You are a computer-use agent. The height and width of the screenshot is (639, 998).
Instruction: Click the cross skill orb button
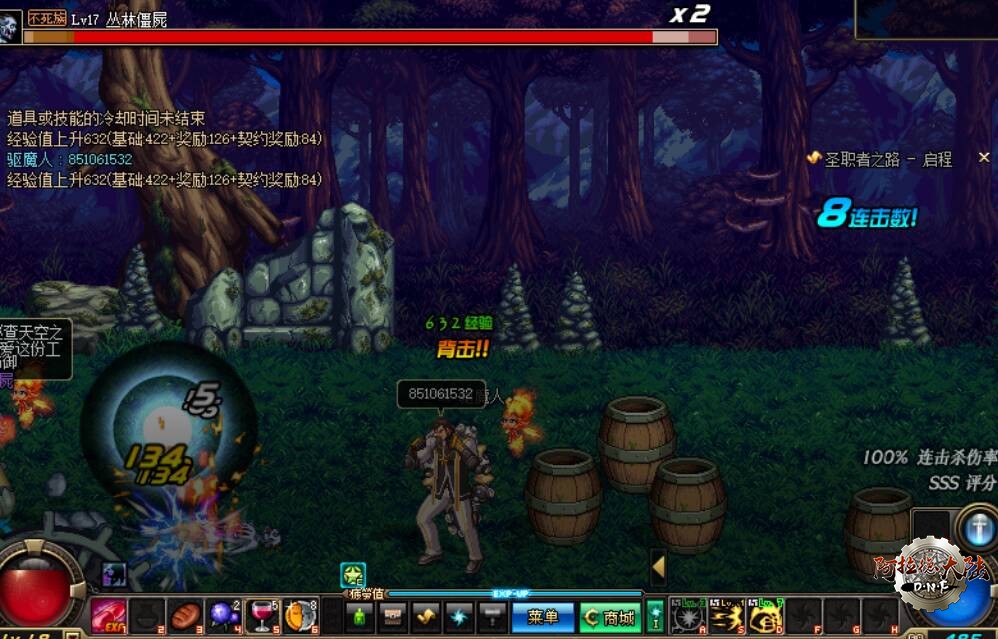coord(975,527)
